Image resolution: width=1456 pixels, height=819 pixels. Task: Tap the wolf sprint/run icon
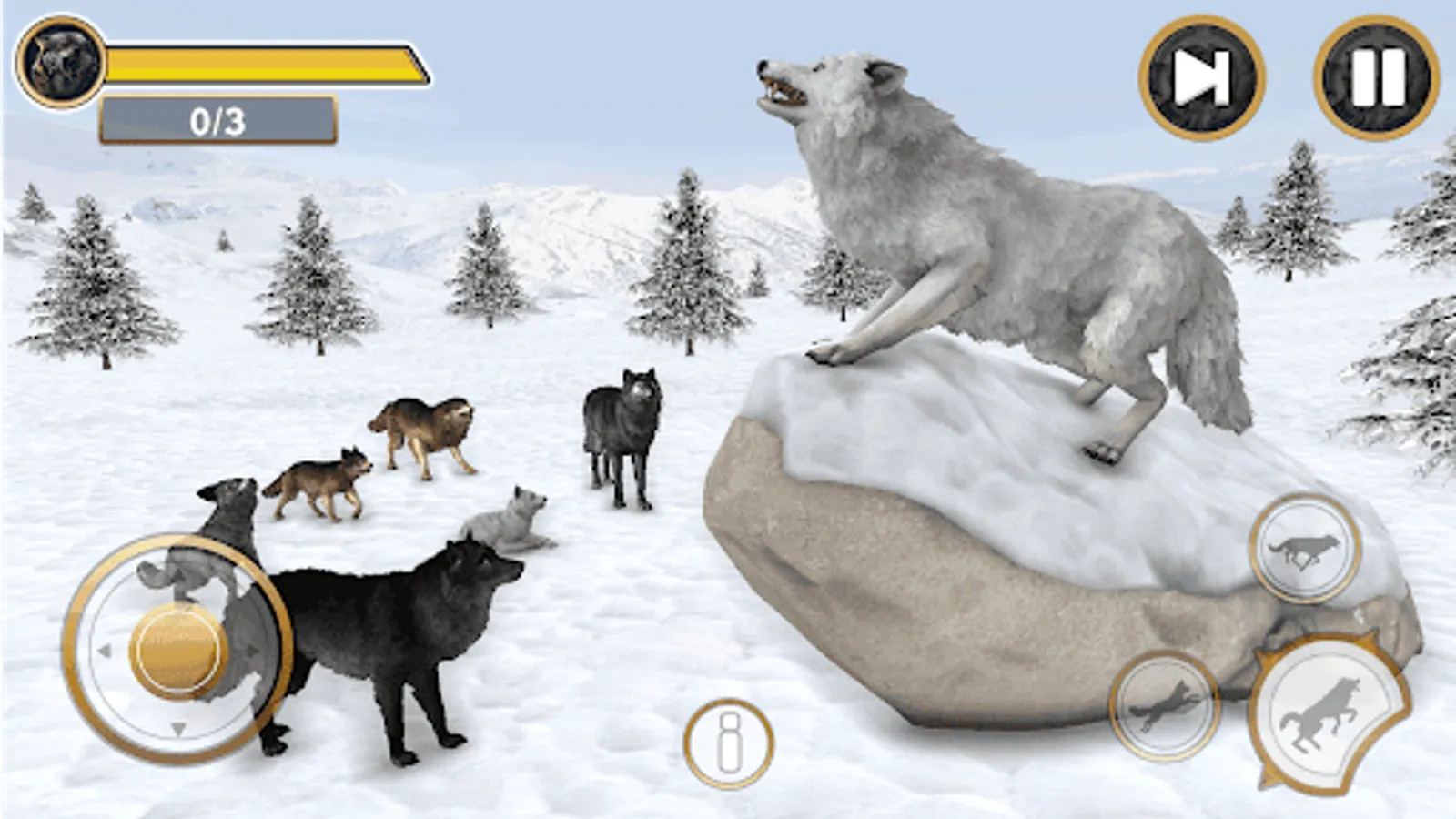pos(1303,548)
